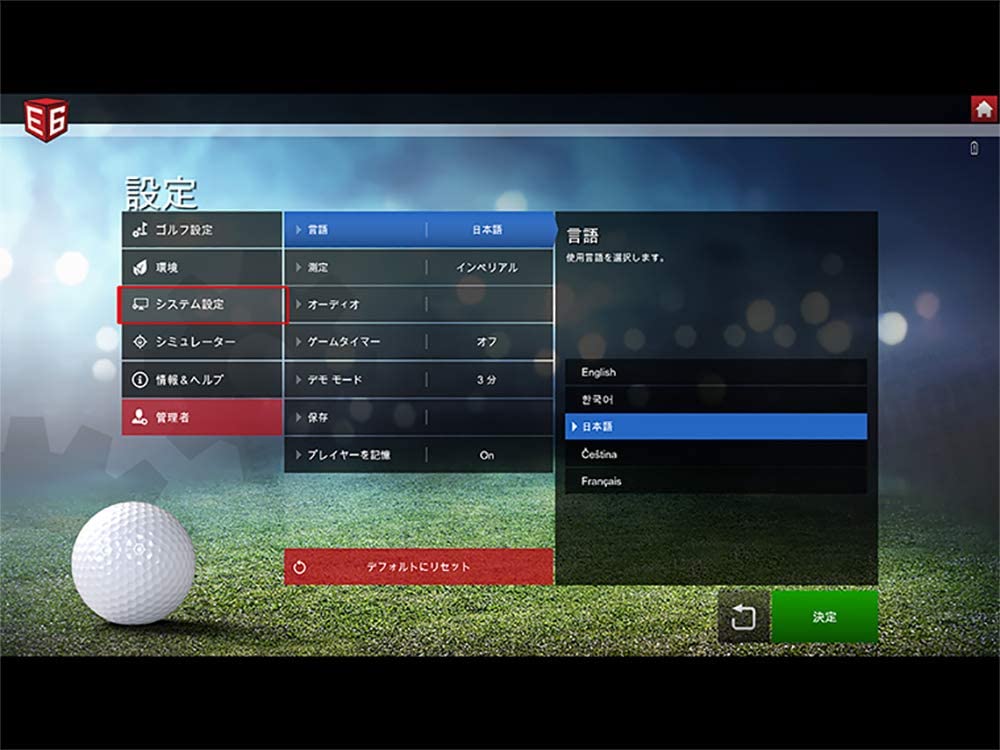The image size is (1000, 750).
Task: Select the 言語 setting row
Action: coord(418,230)
